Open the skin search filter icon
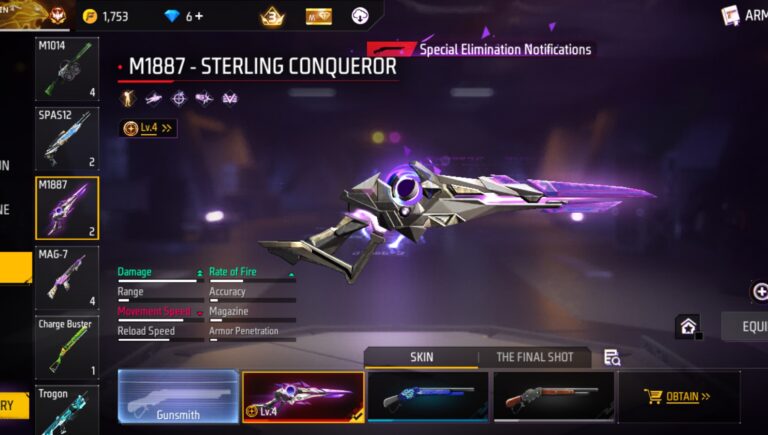 click(612, 357)
